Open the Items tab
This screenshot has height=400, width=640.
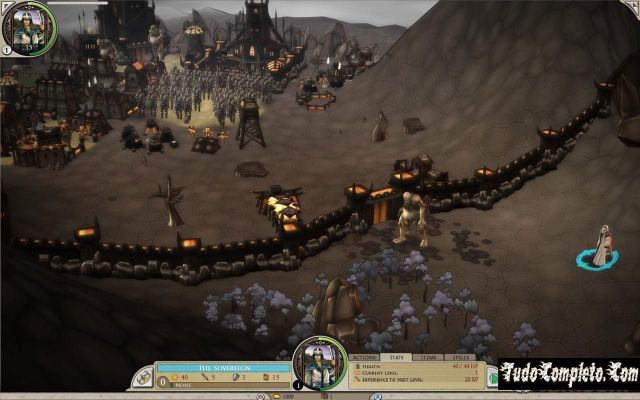pyautogui.click(x=428, y=356)
